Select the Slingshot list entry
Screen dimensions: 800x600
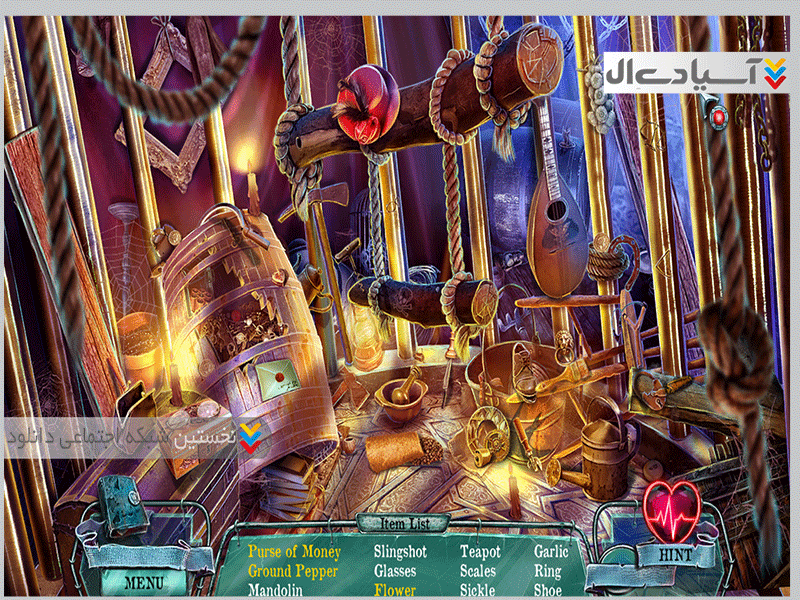[400, 552]
